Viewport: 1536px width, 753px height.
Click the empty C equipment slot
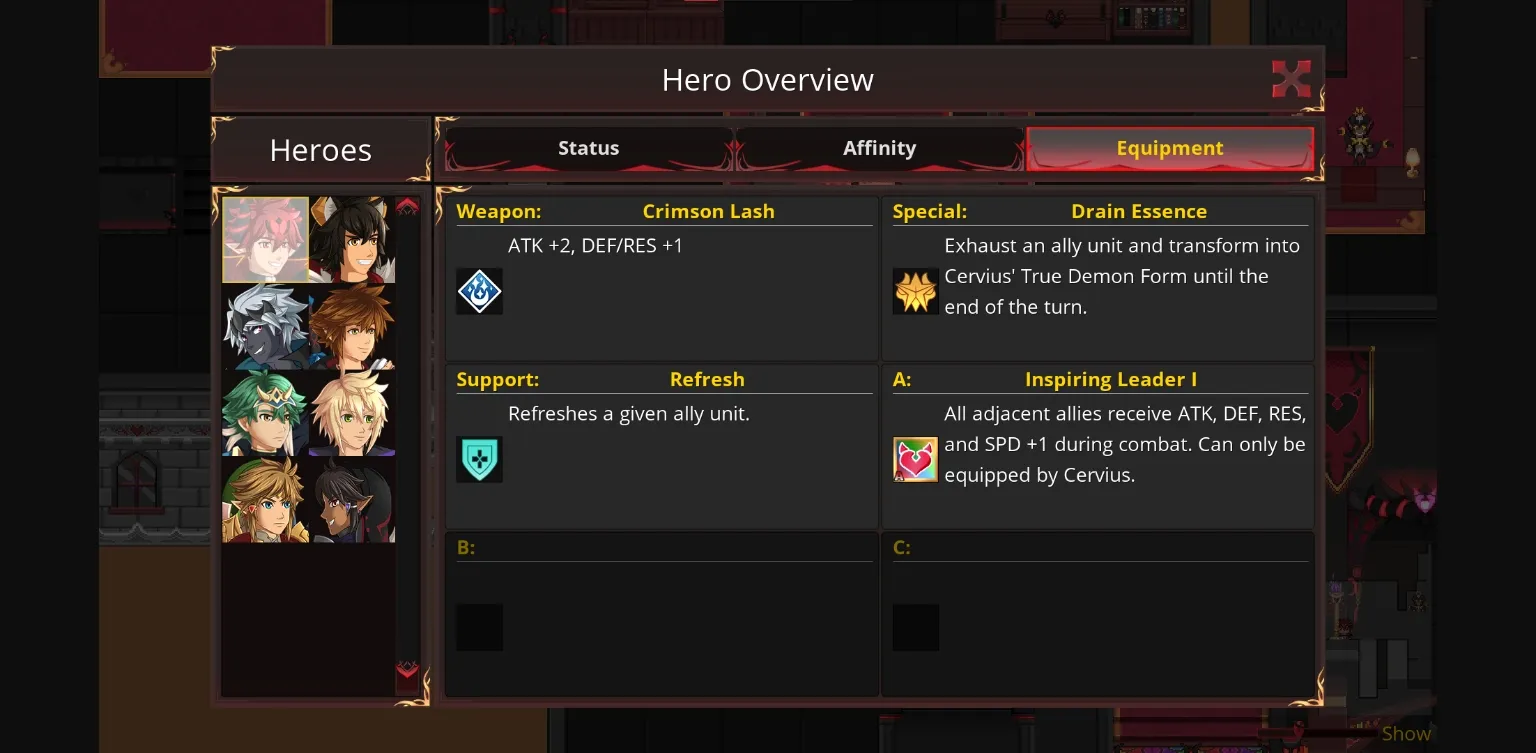[915, 627]
